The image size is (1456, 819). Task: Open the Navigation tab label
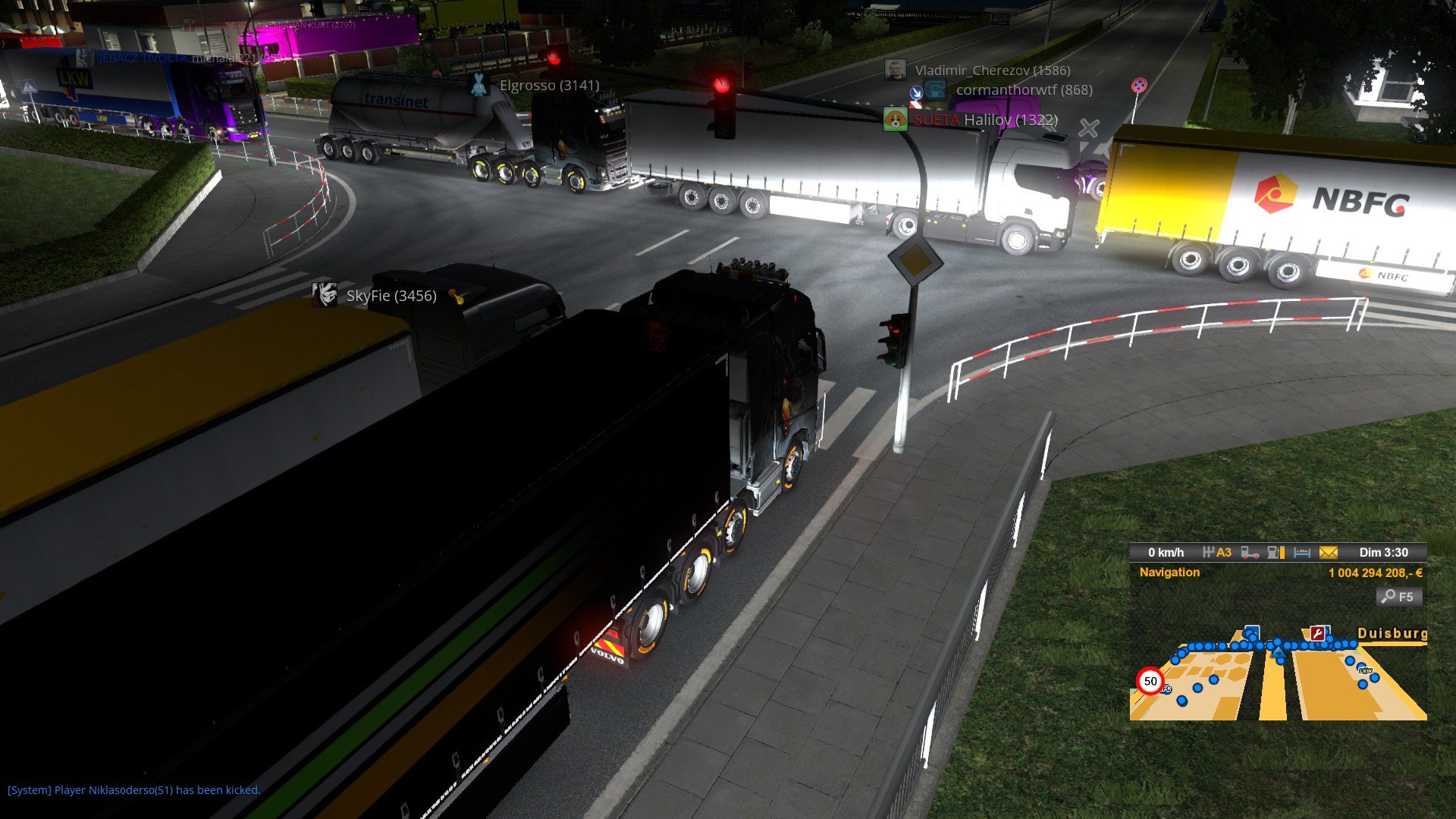point(1169,573)
